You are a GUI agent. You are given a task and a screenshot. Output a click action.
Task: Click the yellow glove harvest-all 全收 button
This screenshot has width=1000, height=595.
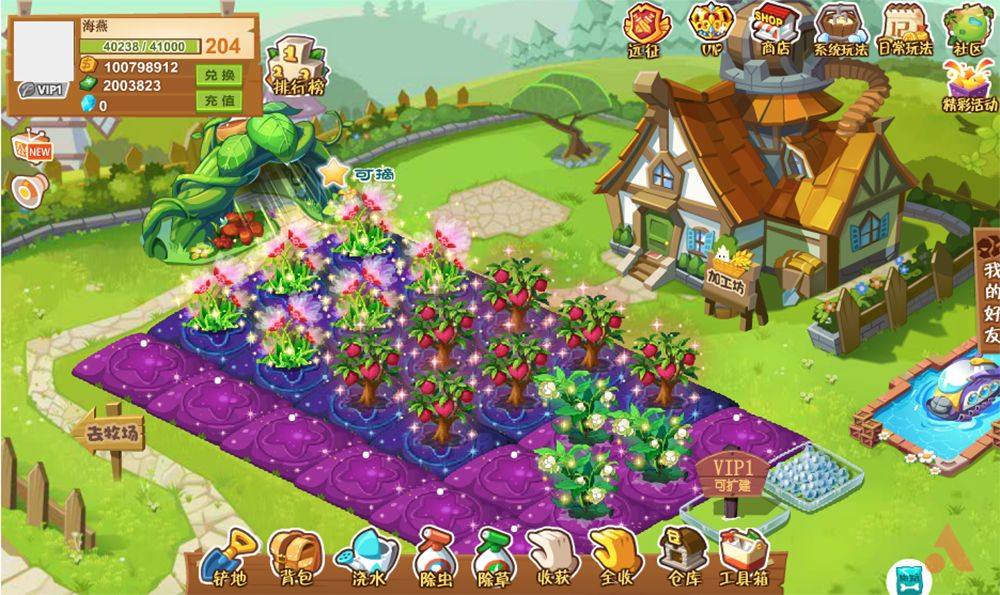(615, 555)
